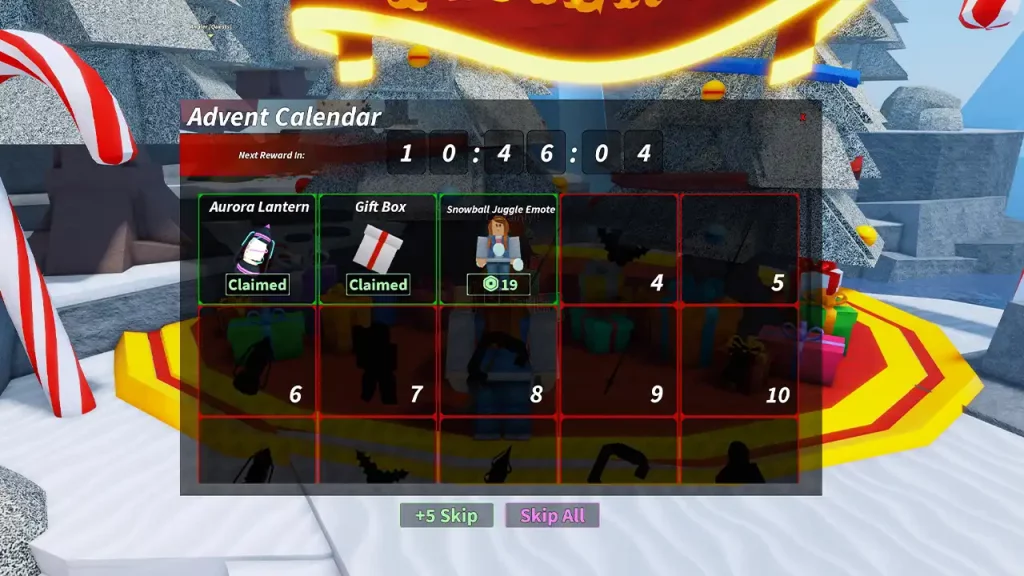
Task: Pick the day 5 calendar tile
Action: 740,249
